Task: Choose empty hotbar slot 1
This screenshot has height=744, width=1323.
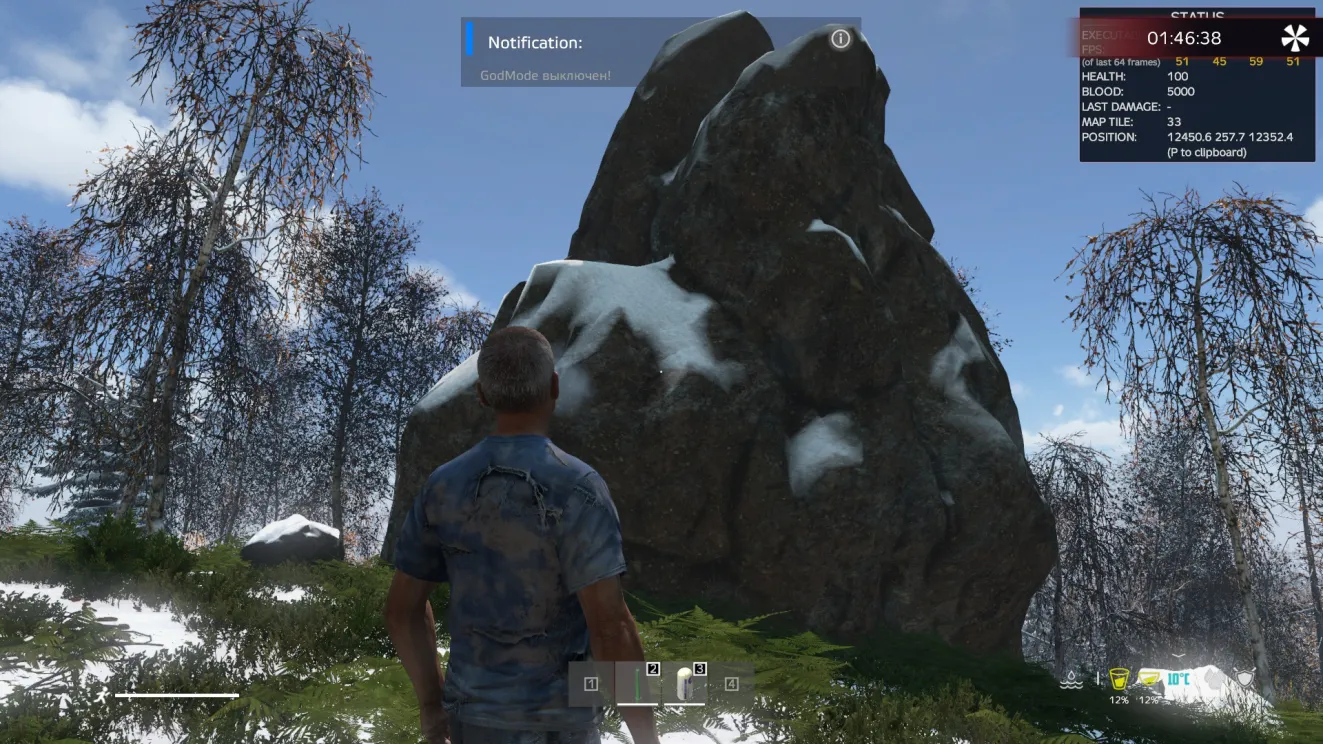Action: coord(591,684)
